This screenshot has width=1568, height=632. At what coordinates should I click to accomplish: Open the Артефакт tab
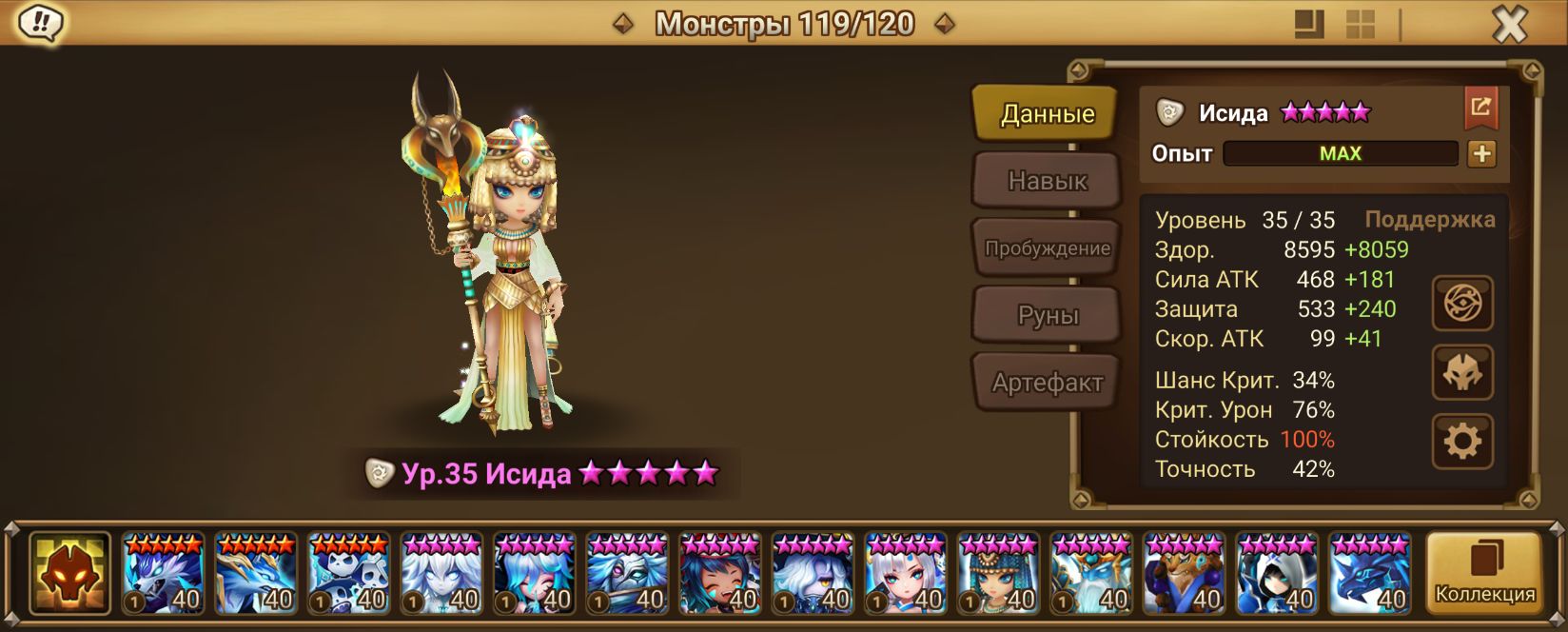[x=1047, y=383]
